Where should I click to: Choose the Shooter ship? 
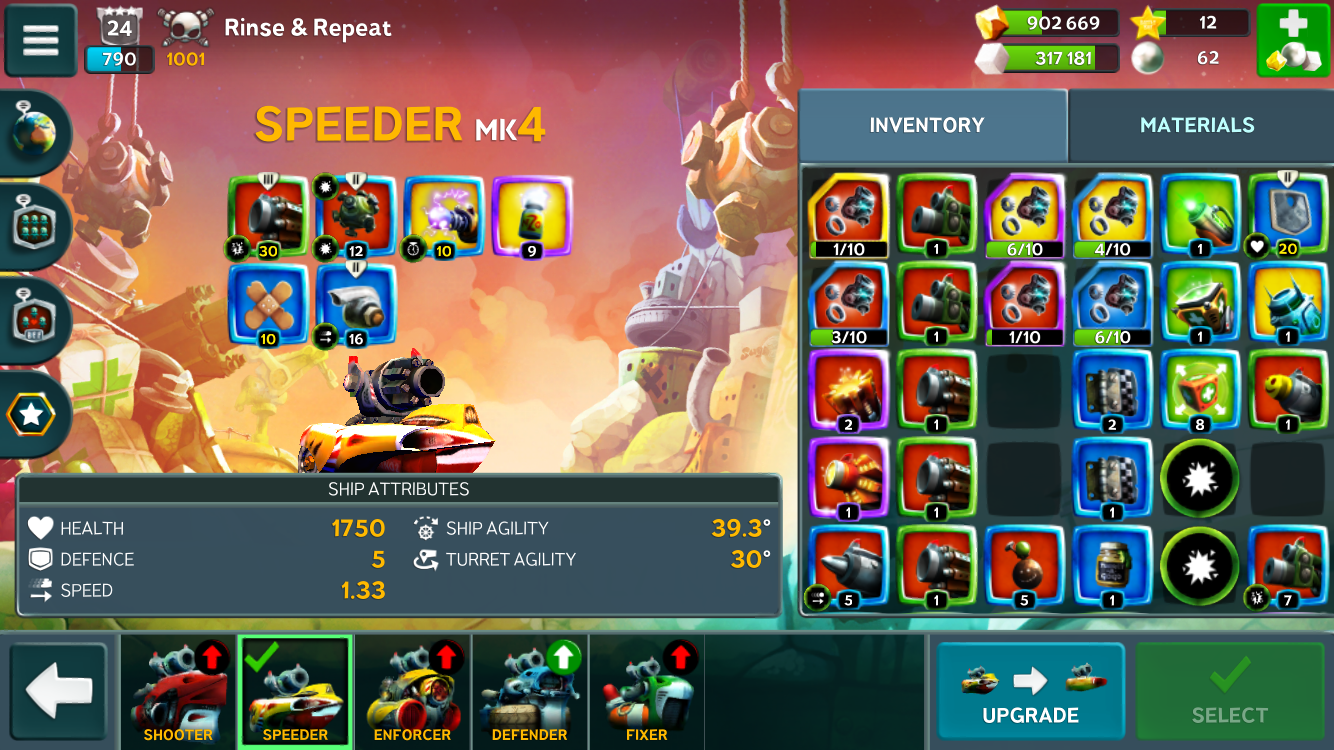click(x=178, y=692)
